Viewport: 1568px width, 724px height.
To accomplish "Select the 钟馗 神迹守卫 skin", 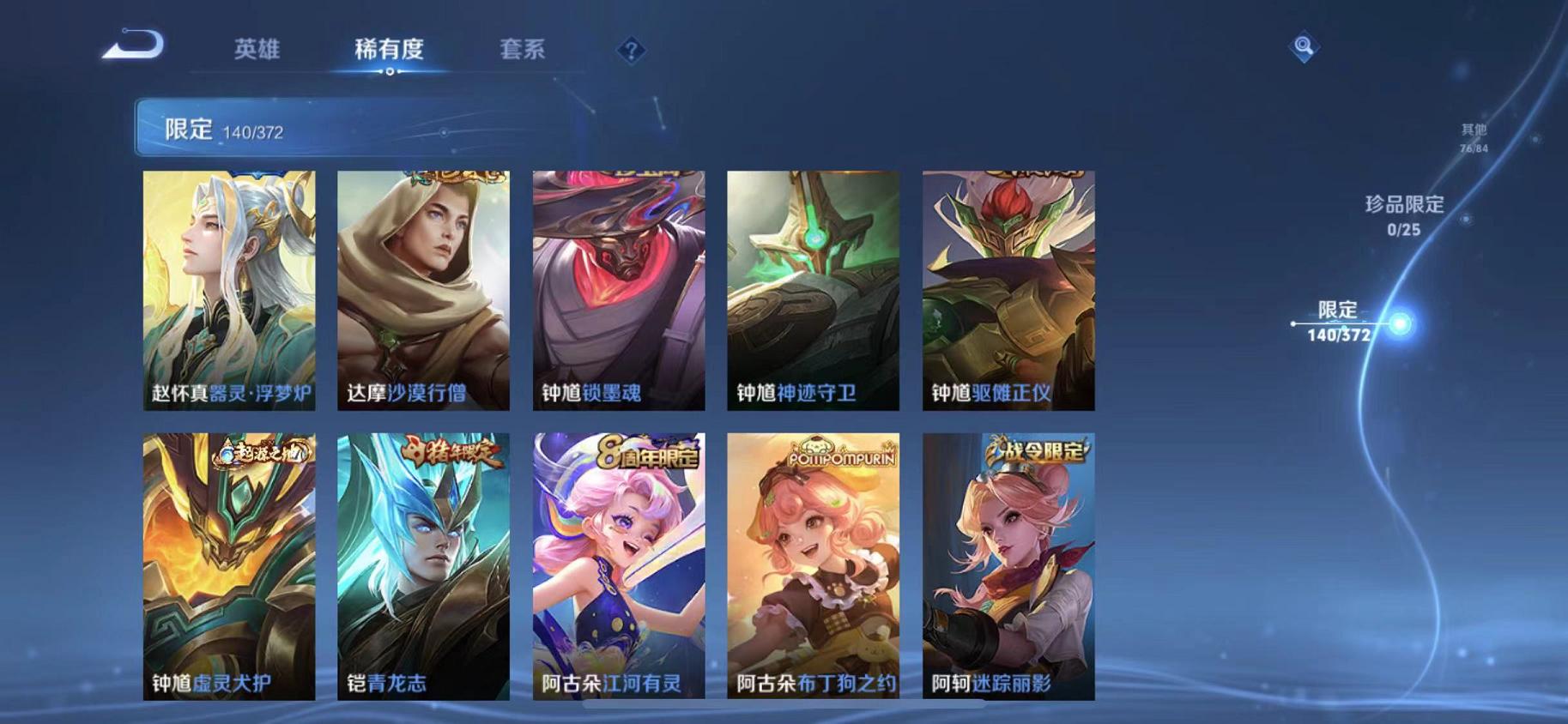I will click(814, 292).
